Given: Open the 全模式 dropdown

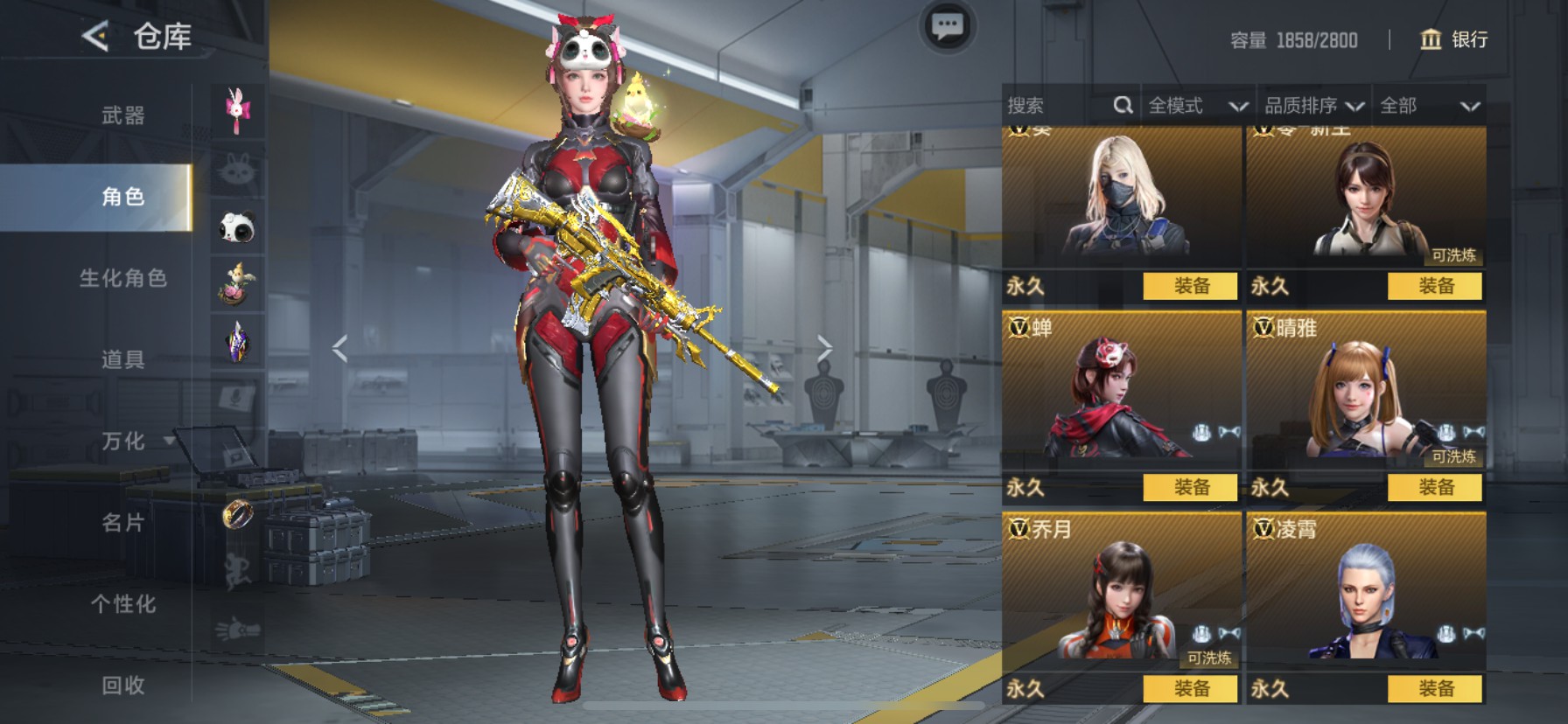Looking at the screenshot, I should coord(1197,106).
